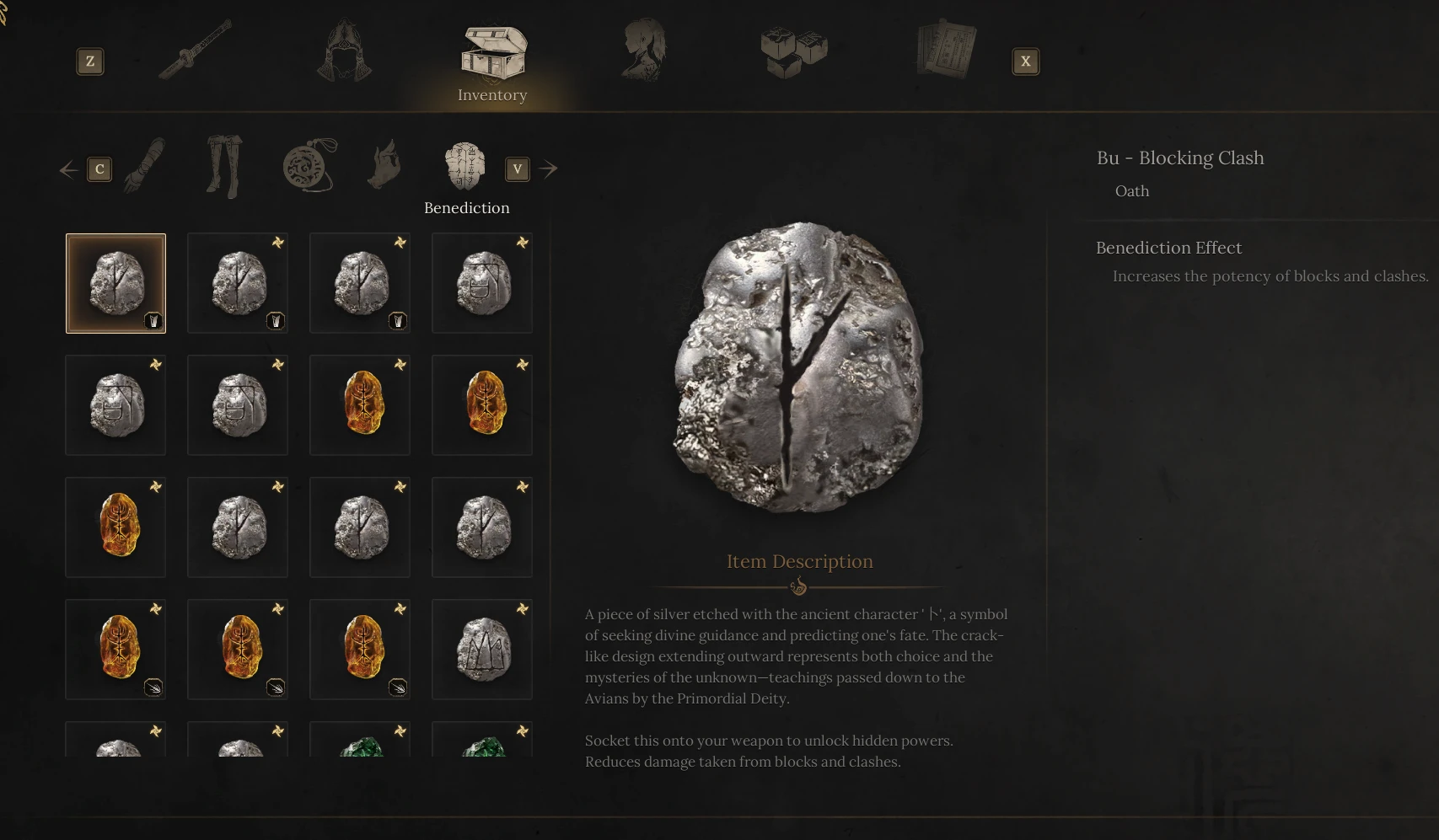The height and width of the screenshot is (840, 1439).
Task: Click the left arrow for previous category
Action: pyautogui.click(x=69, y=170)
